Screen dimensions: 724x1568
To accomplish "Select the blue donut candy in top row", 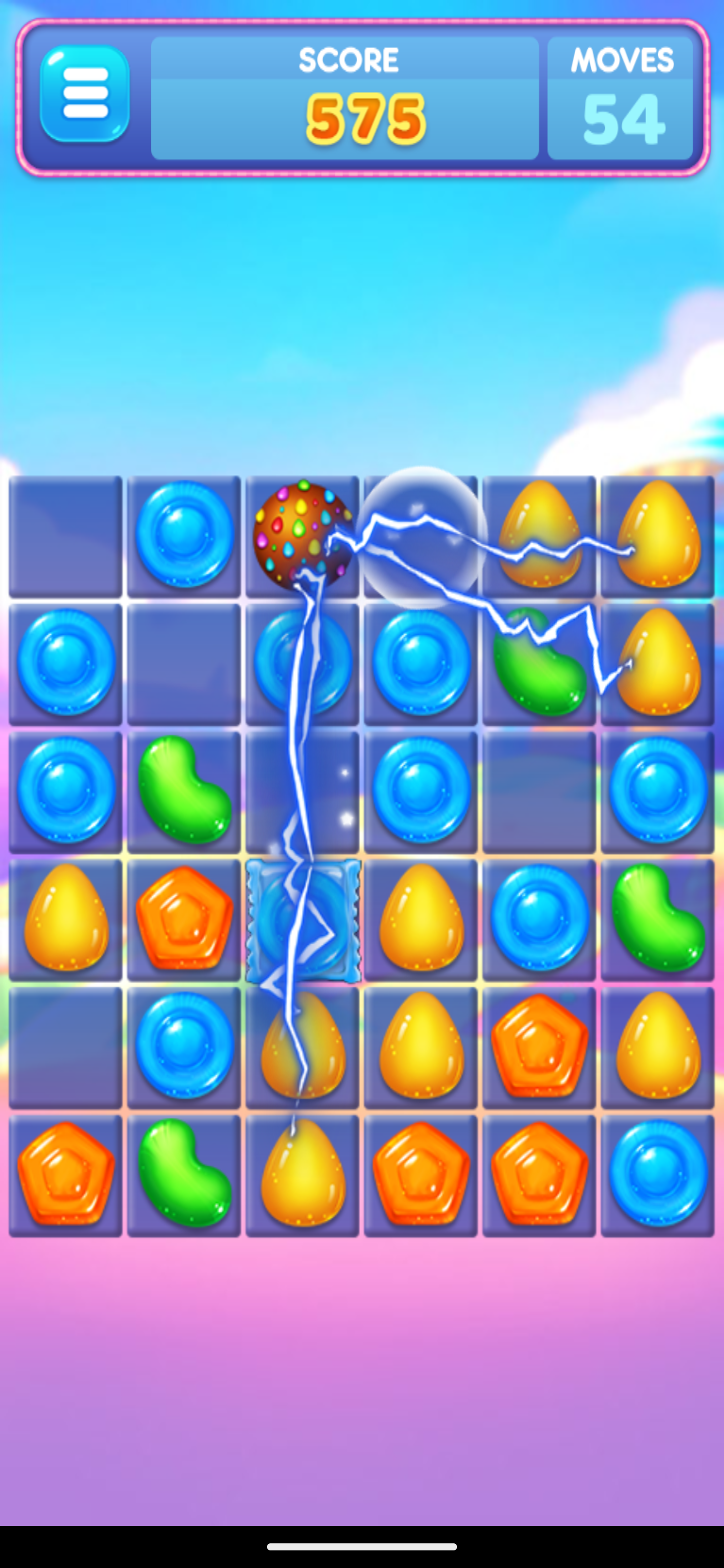I will [183, 536].
